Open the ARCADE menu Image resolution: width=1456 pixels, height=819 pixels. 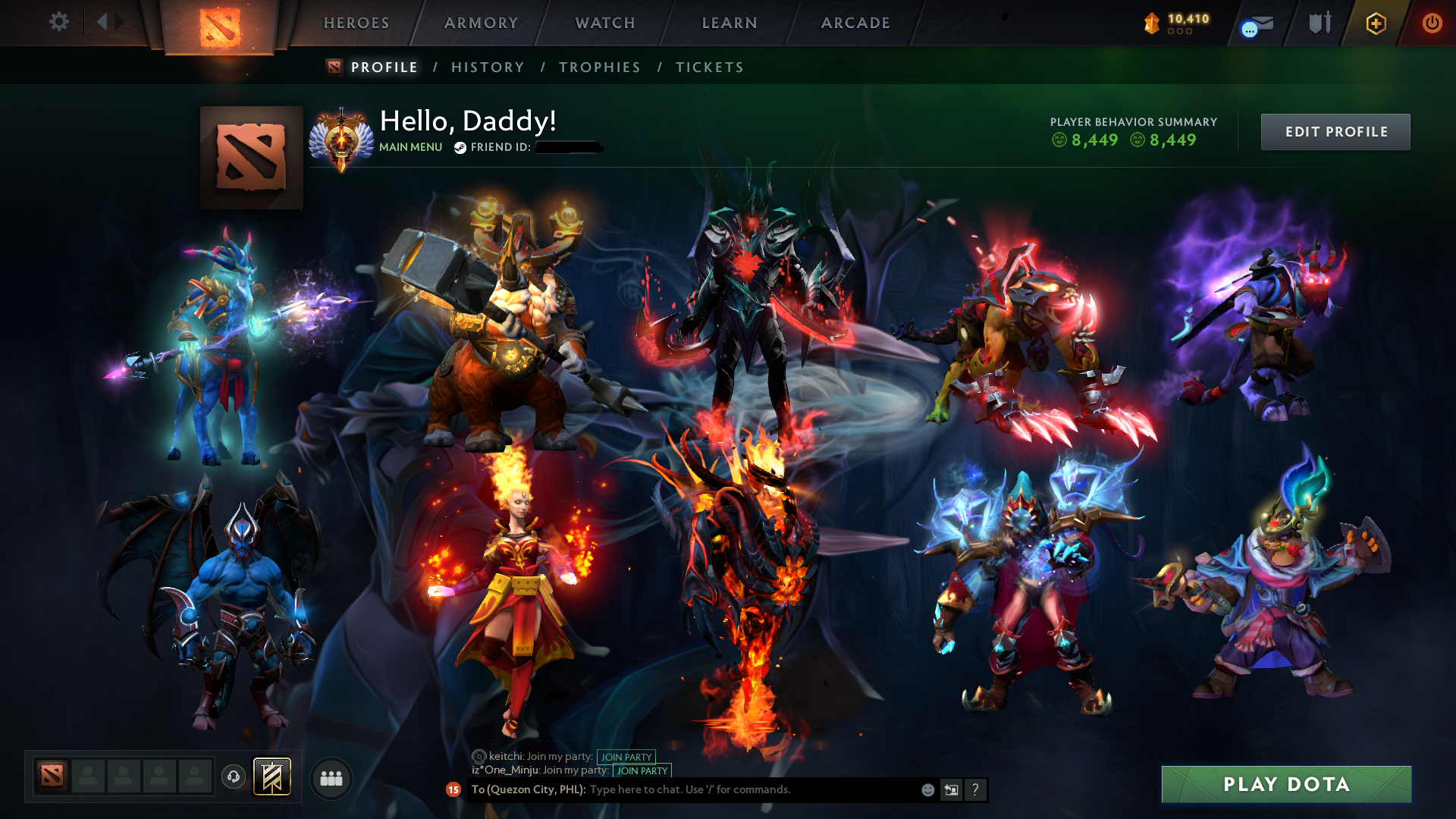click(x=855, y=23)
